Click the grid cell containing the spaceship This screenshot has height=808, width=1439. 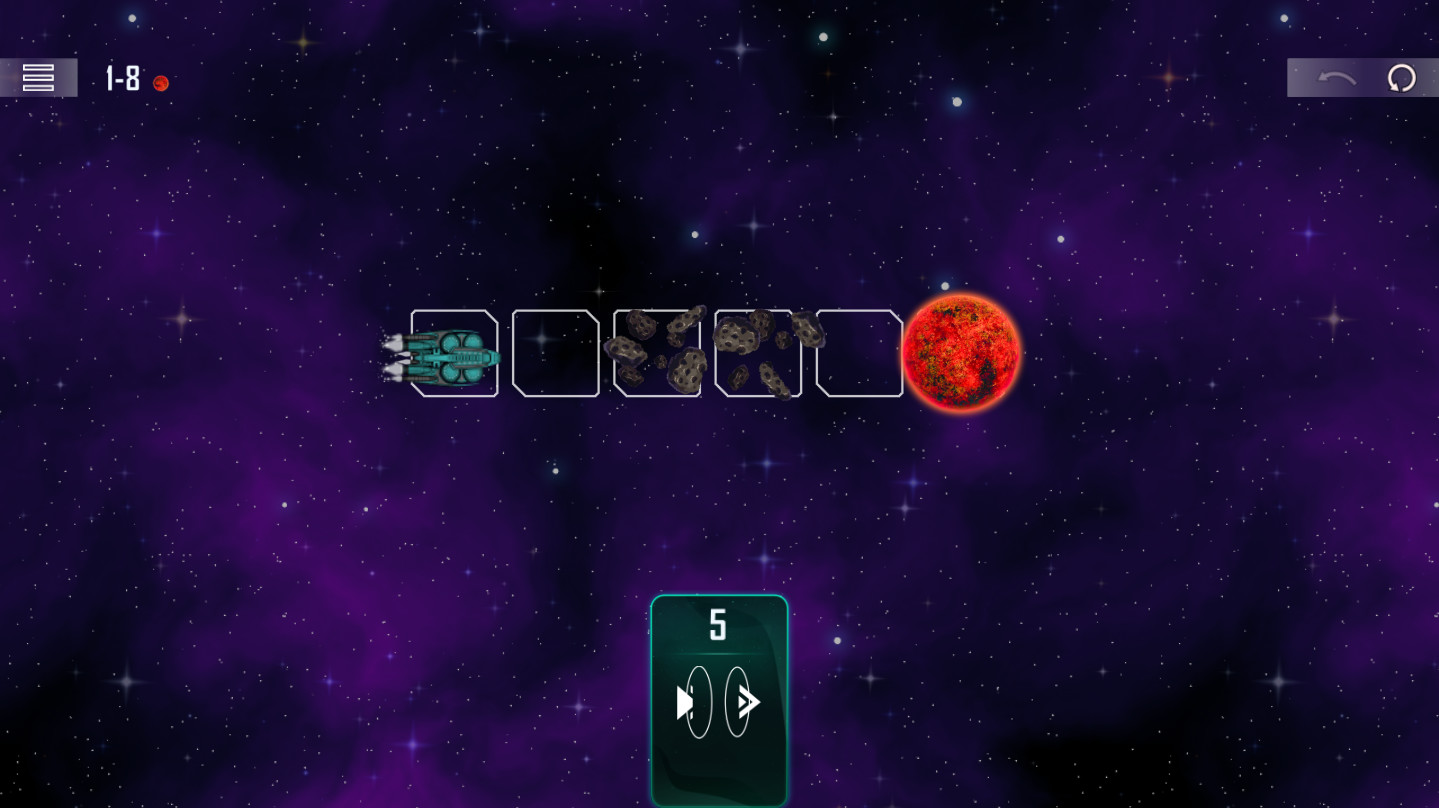pos(455,353)
